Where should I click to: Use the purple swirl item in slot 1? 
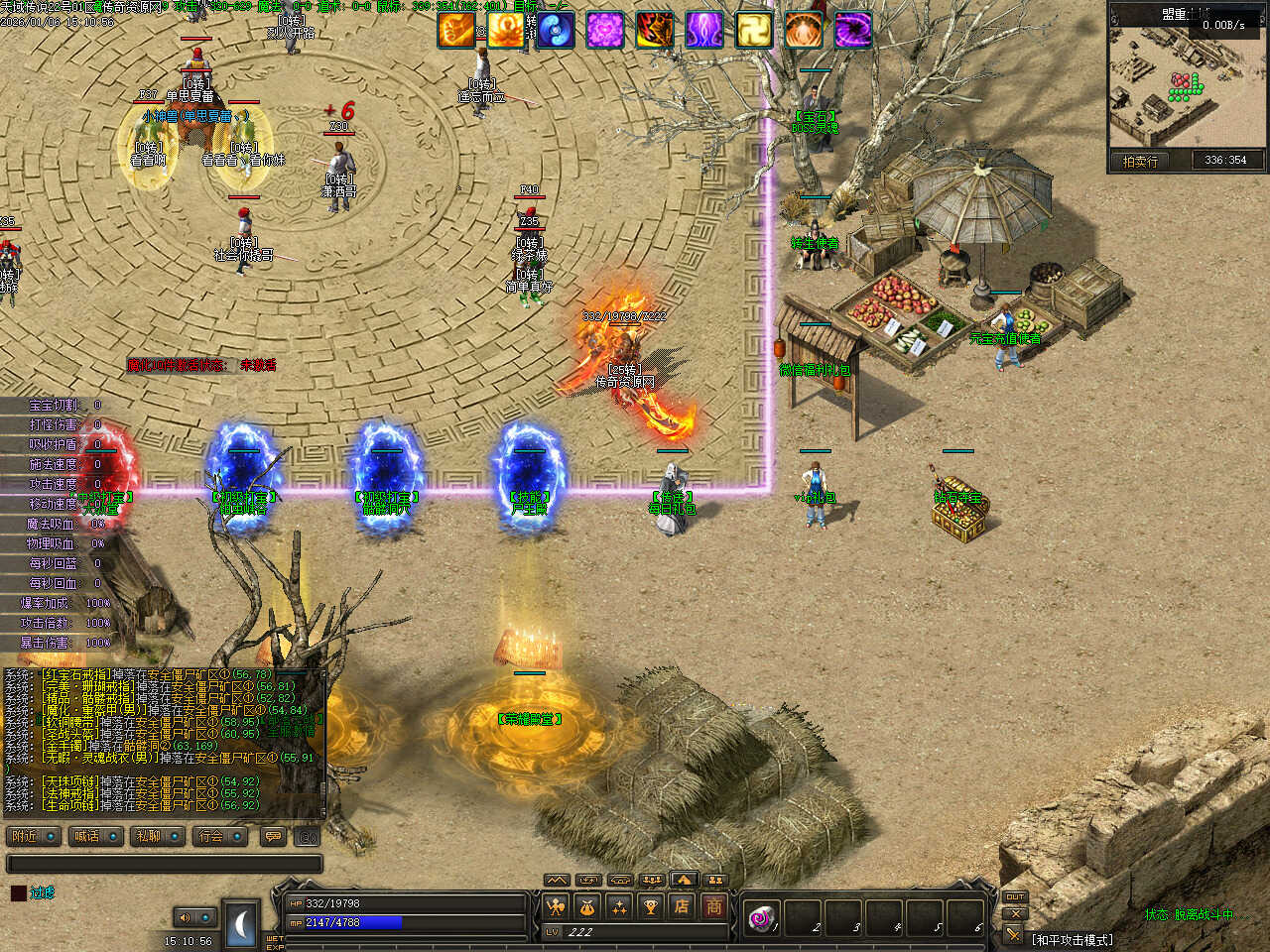click(762, 918)
